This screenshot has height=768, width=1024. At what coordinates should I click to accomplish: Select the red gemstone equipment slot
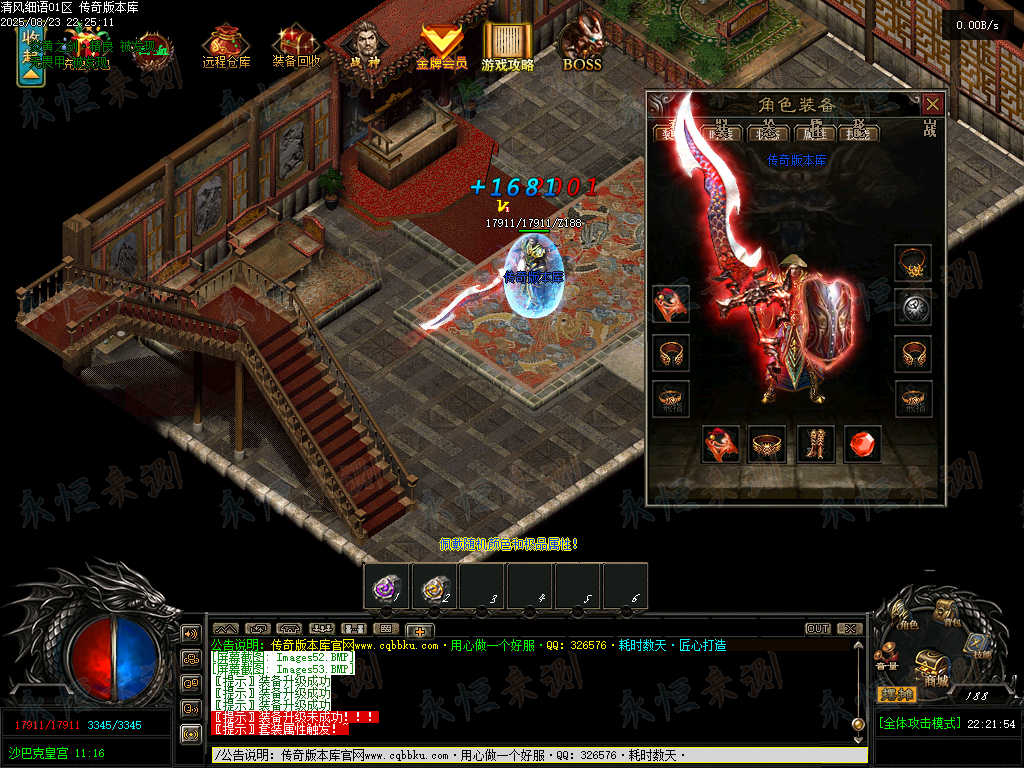tap(863, 444)
